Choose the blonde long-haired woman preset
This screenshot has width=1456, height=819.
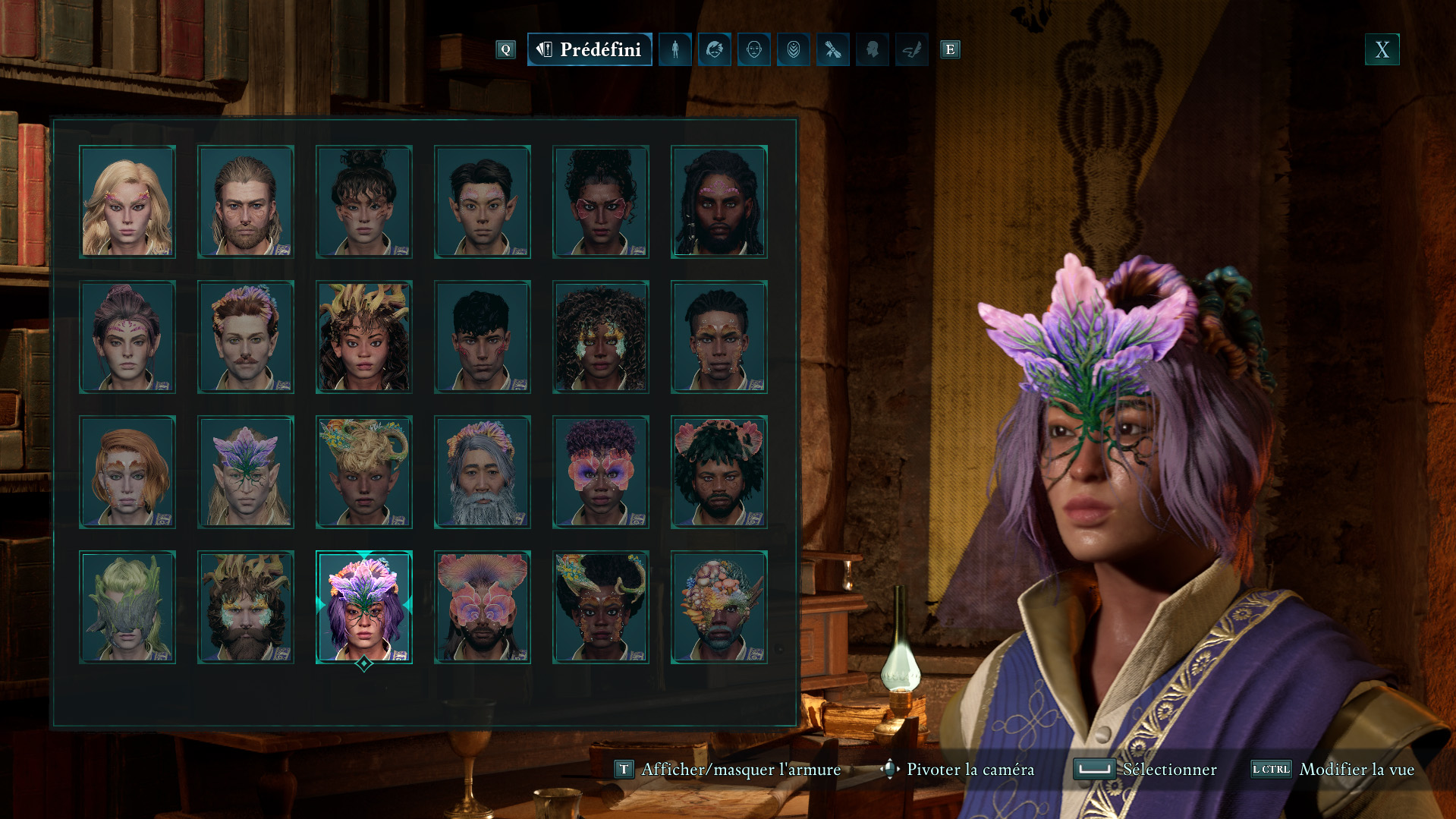click(127, 202)
